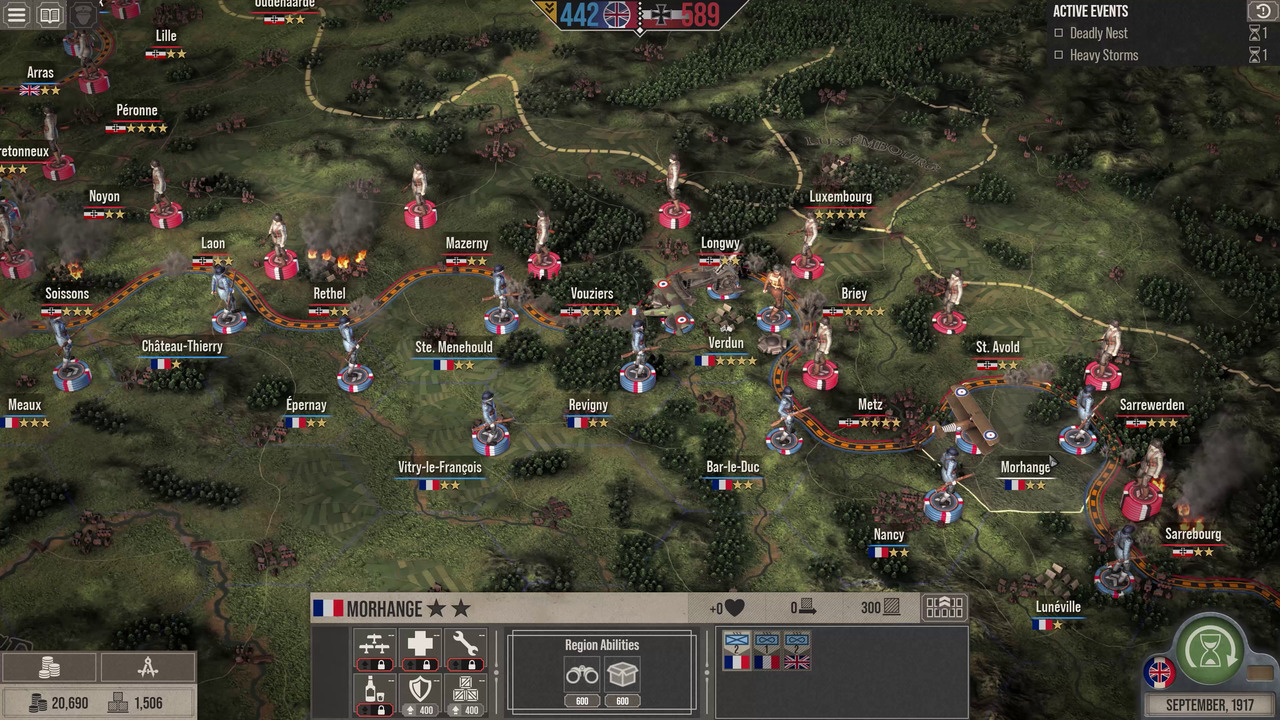This screenshot has width=1280, height=720.
Task: Open the coins treasury tab
Action: 49,668
